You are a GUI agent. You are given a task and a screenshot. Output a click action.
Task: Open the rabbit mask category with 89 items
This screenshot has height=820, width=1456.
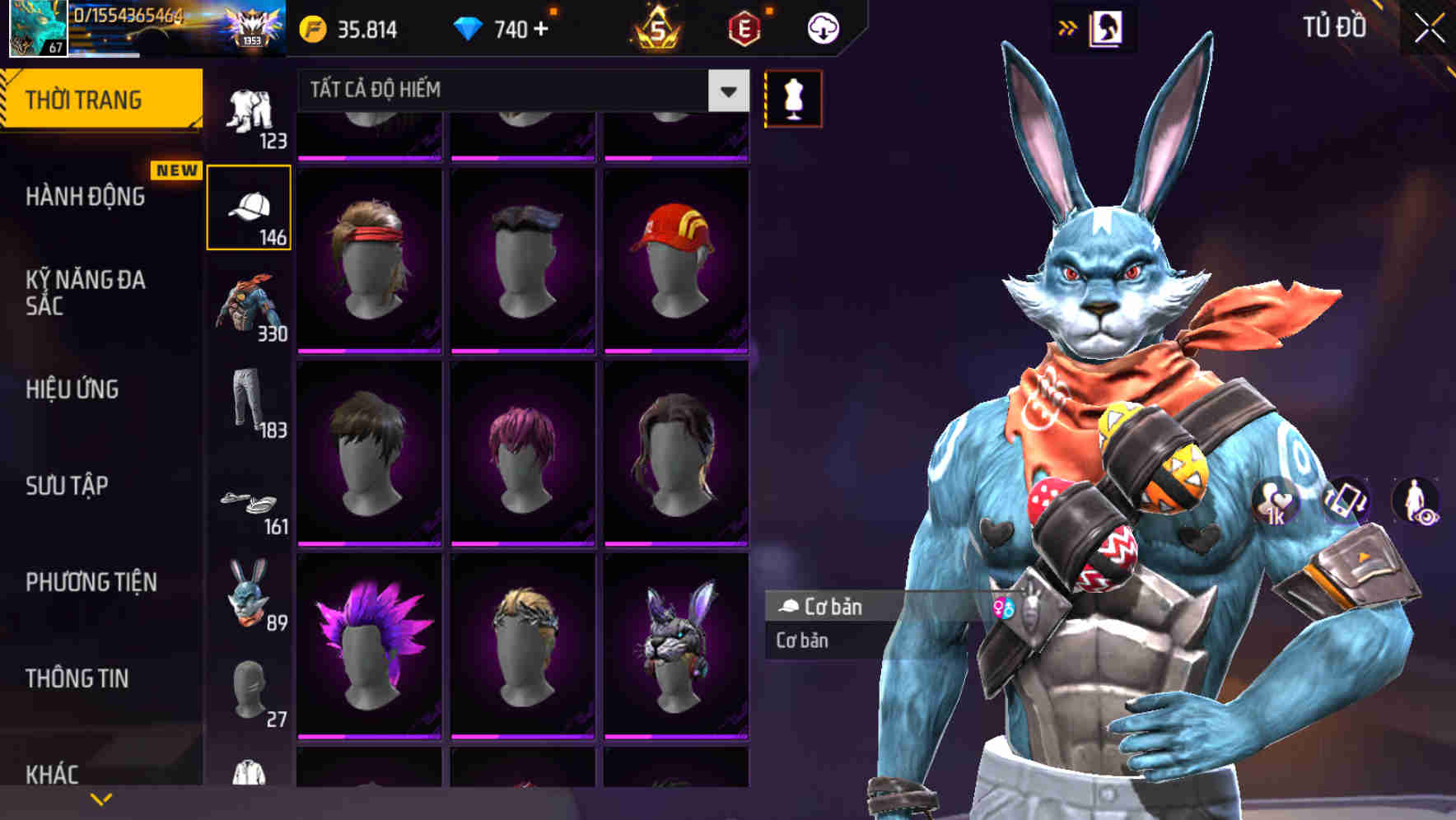[x=250, y=603]
